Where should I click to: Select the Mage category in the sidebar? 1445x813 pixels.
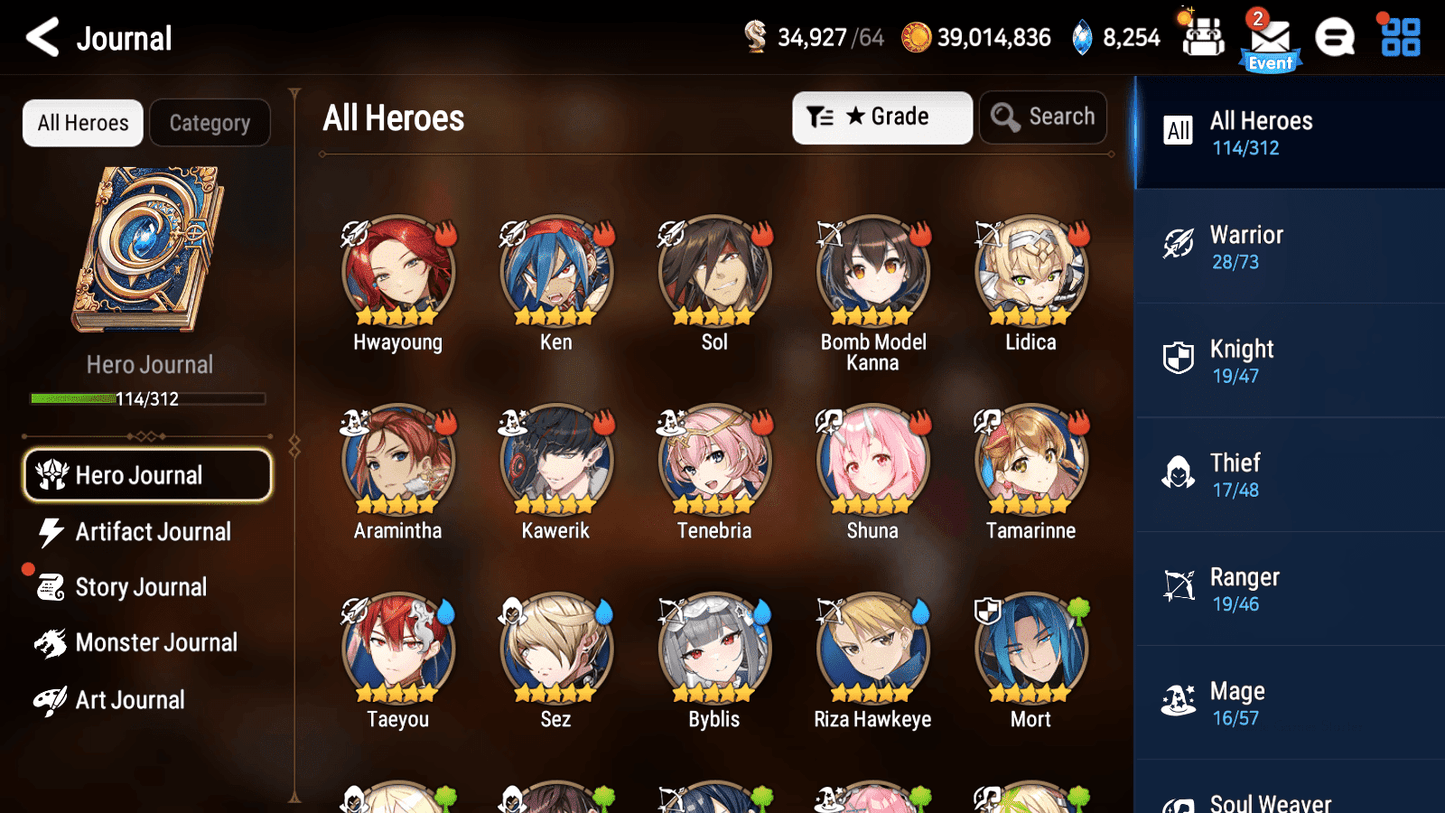pos(1289,702)
